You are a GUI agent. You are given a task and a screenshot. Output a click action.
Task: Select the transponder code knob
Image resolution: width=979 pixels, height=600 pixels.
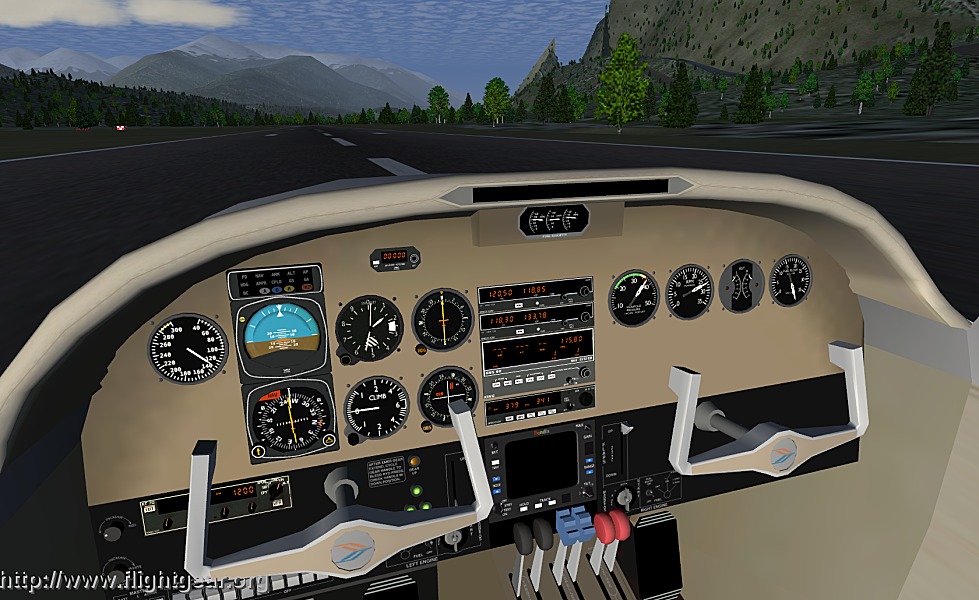(585, 399)
